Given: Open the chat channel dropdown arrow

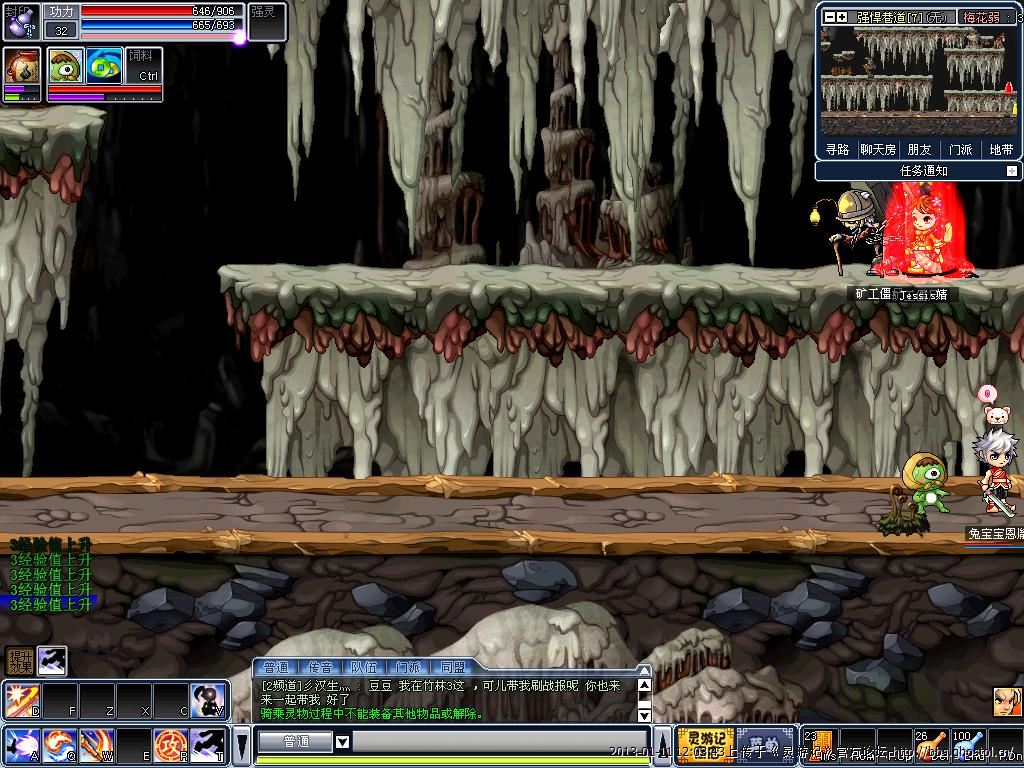Looking at the screenshot, I should click(x=342, y=742).
